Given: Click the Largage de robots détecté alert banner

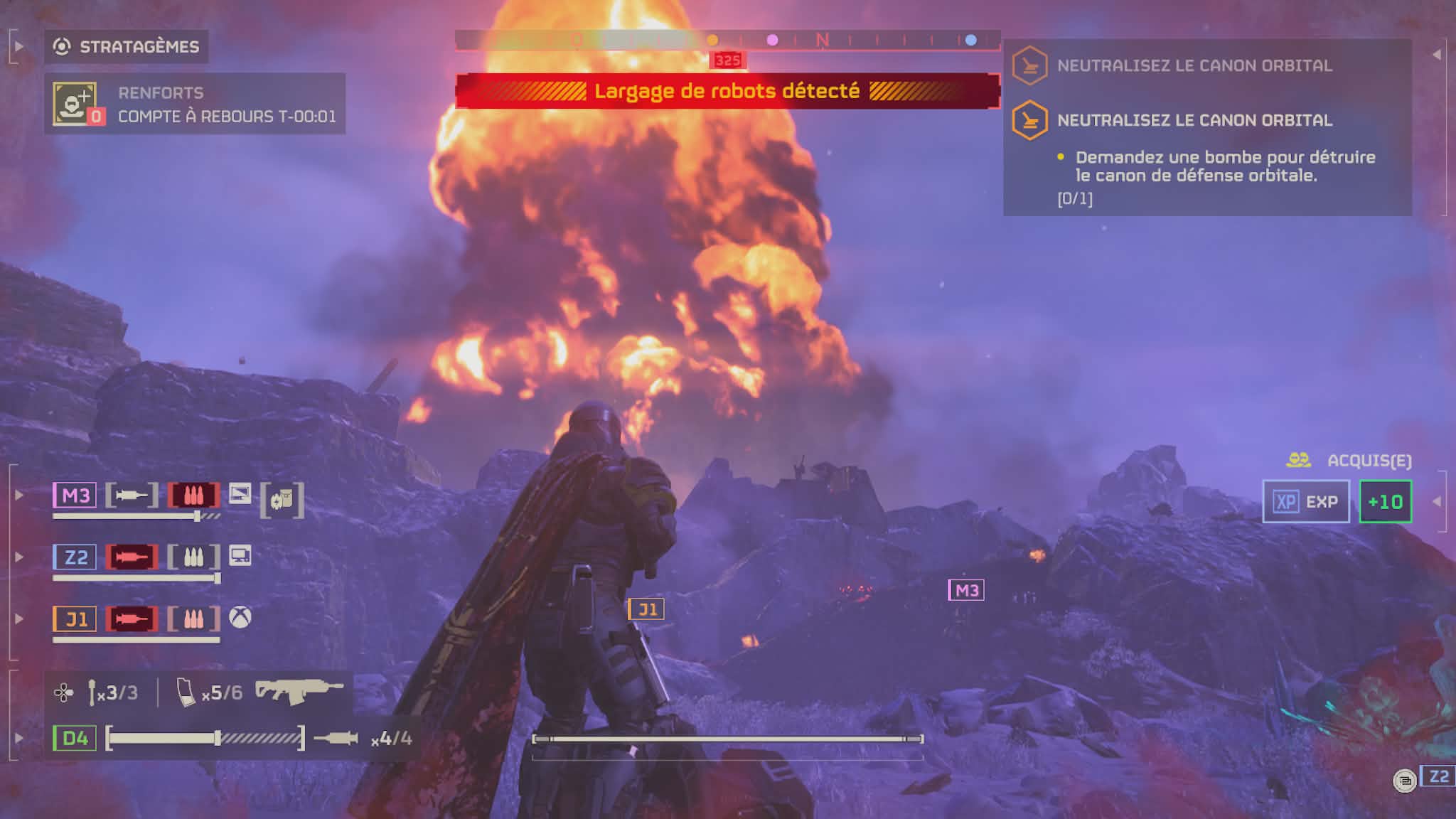Looking at the screenshot, I should (727, 91).
